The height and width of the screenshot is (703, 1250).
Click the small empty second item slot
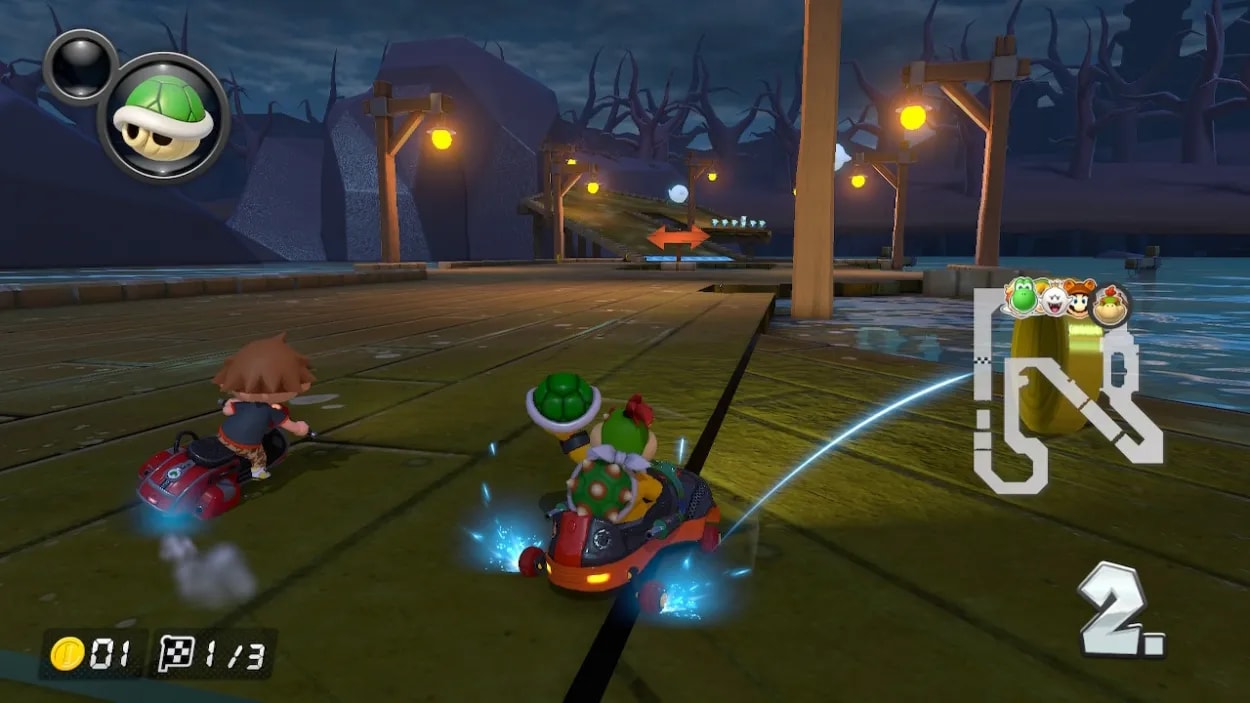point(80,67)
